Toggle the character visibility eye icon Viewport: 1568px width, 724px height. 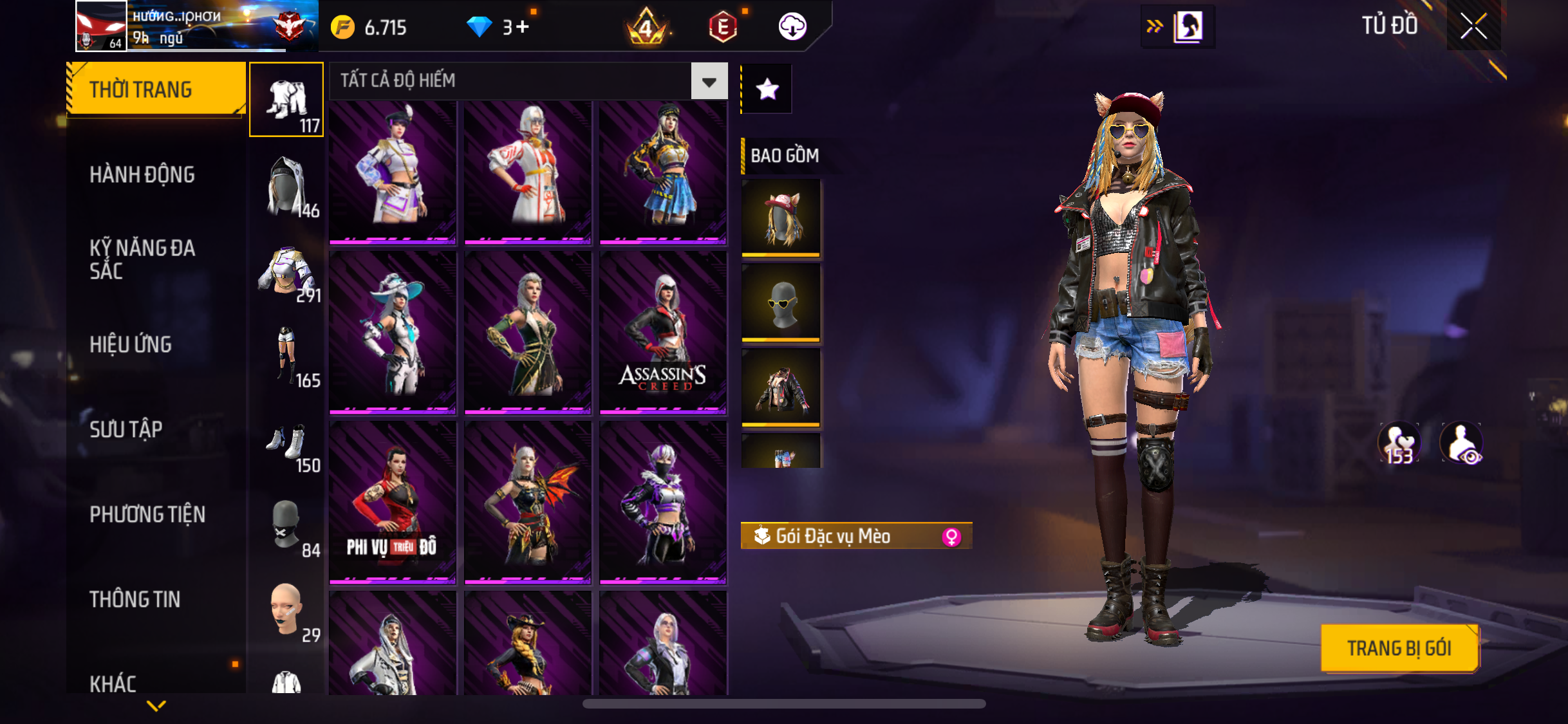coord(1462,443)
